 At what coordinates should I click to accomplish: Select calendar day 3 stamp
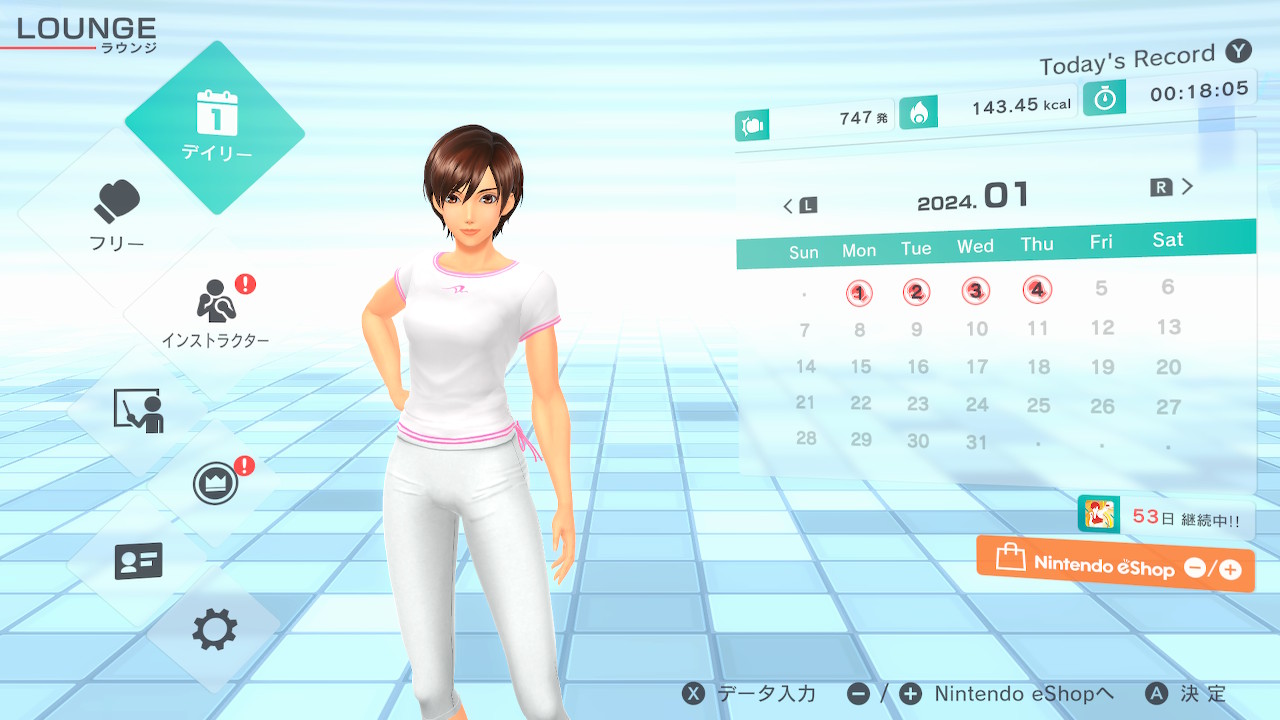[x=975, y=291]
